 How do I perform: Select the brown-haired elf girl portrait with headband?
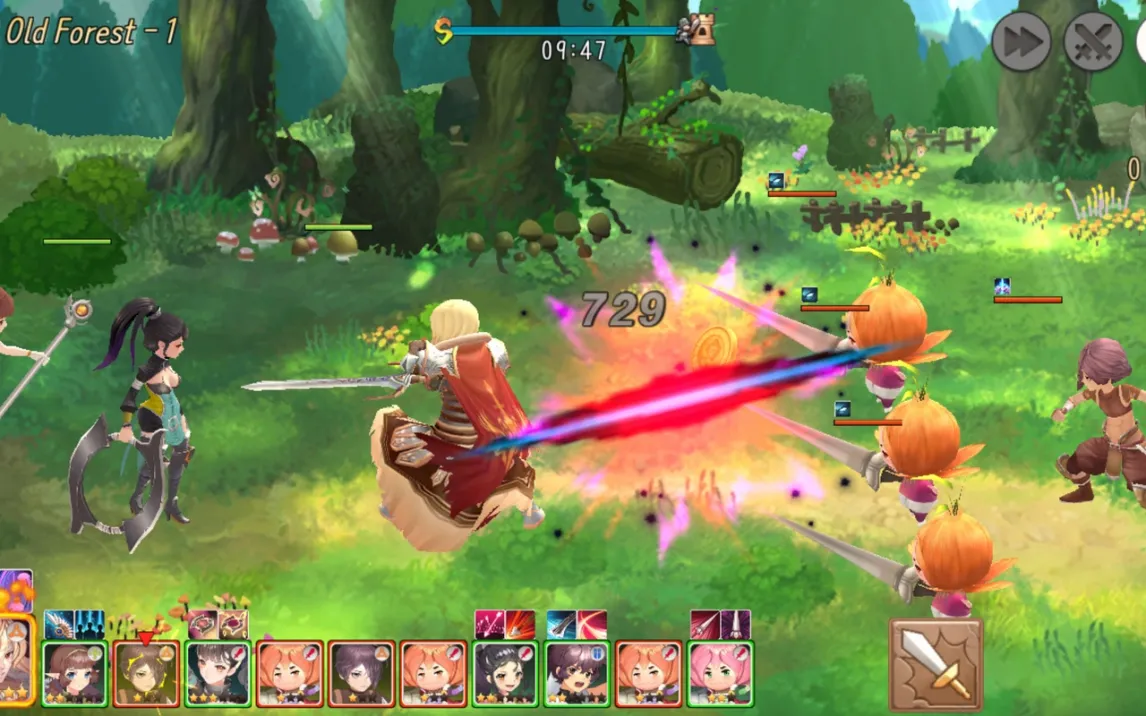74,674
